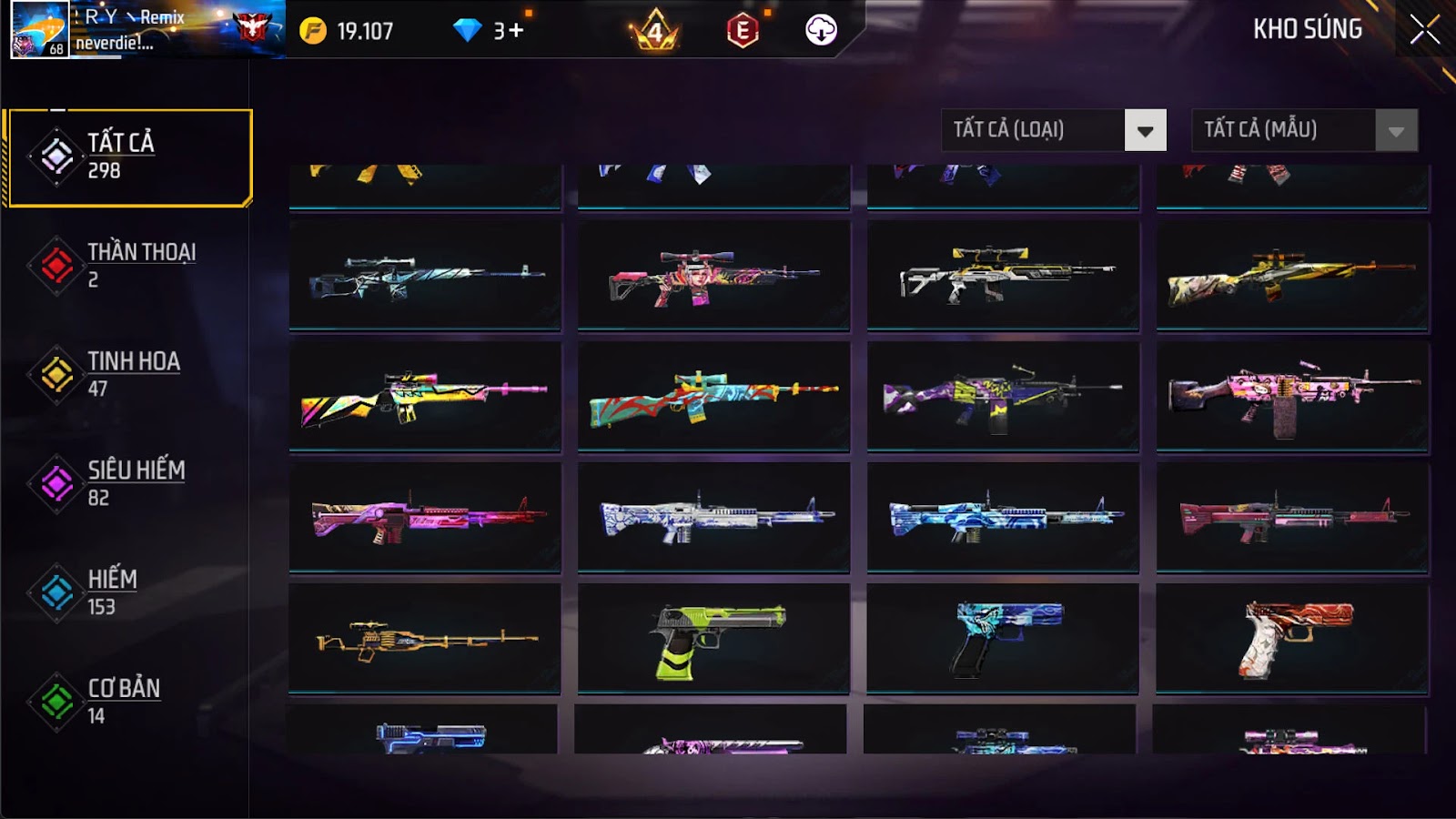Pick the orange and white pistol skin
Image resolution: width=1456 pixels, height=819 pixels.
(1292, 639)
